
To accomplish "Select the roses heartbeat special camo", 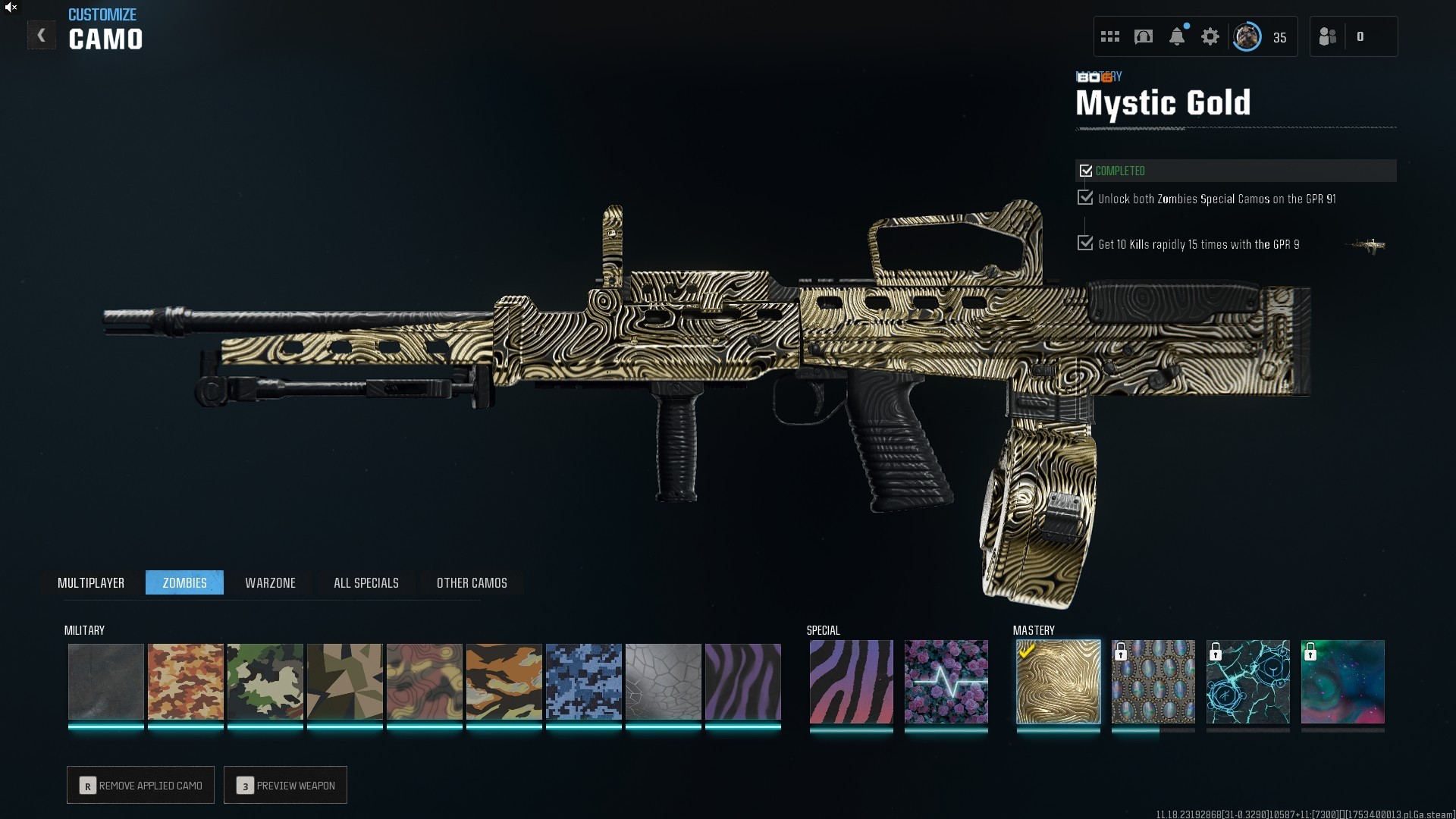I will (x=946, y=681).
